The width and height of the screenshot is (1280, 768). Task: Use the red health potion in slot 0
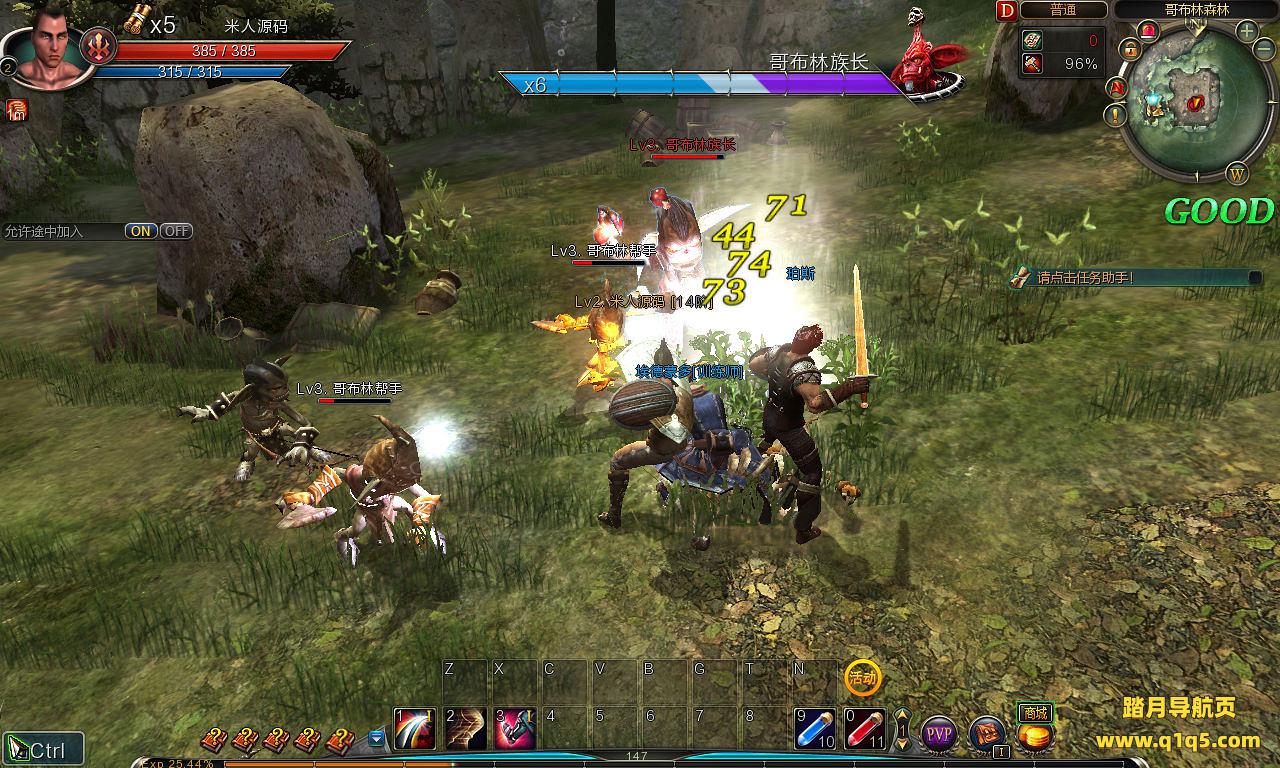(865, 730)
